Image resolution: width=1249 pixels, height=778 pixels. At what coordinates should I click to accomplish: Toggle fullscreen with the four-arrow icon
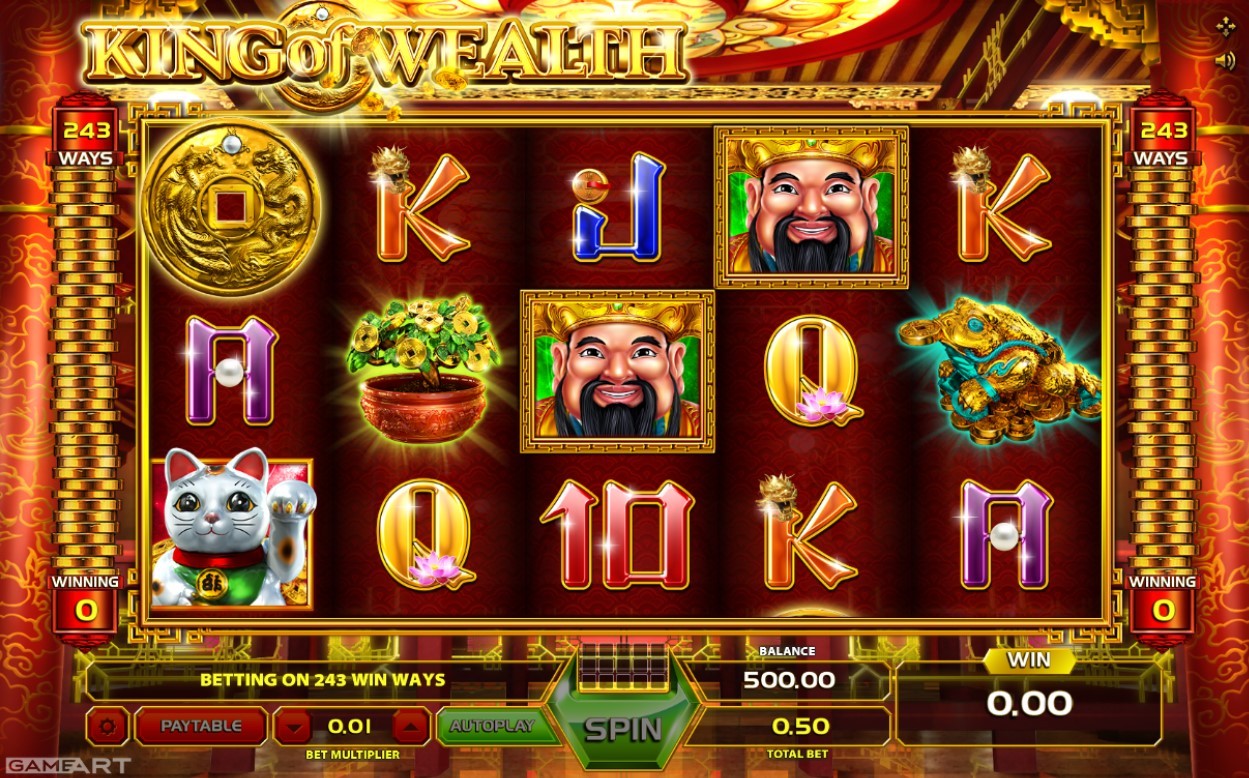pyautogui.click(x=1225, y=26)
